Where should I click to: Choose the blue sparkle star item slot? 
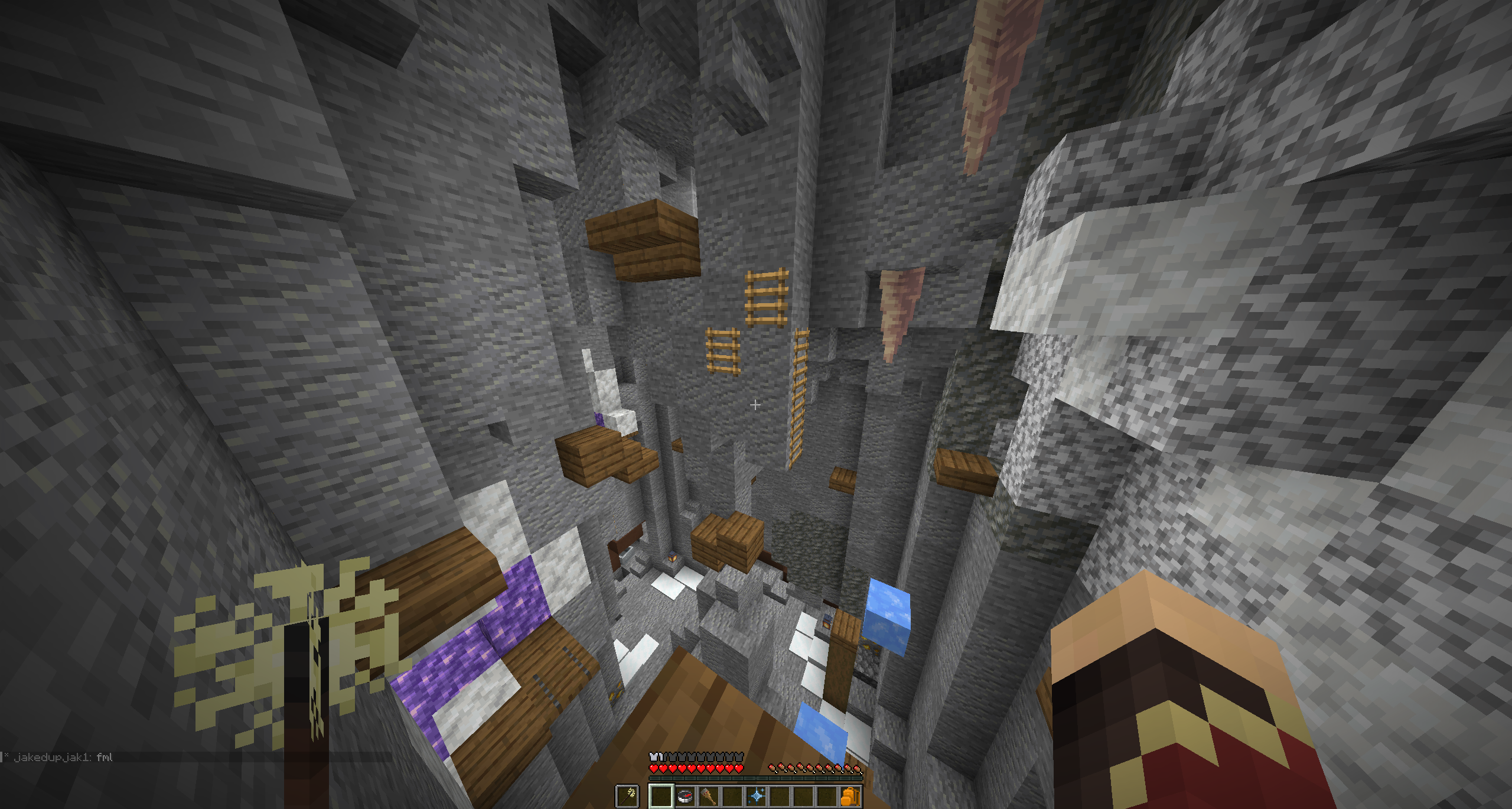[756, 796]
